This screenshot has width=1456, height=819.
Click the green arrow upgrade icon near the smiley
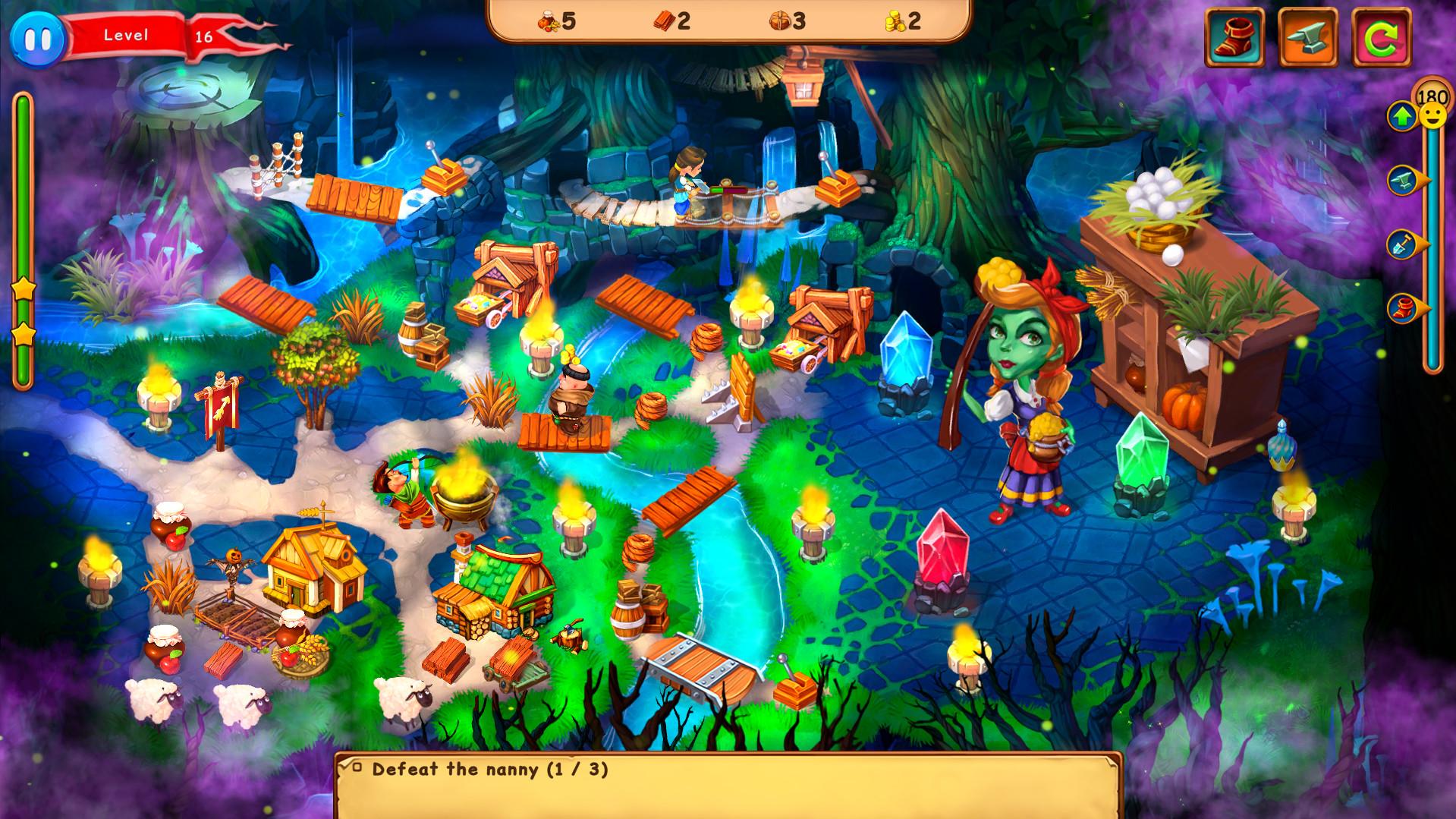click(x=1403, y=117)
